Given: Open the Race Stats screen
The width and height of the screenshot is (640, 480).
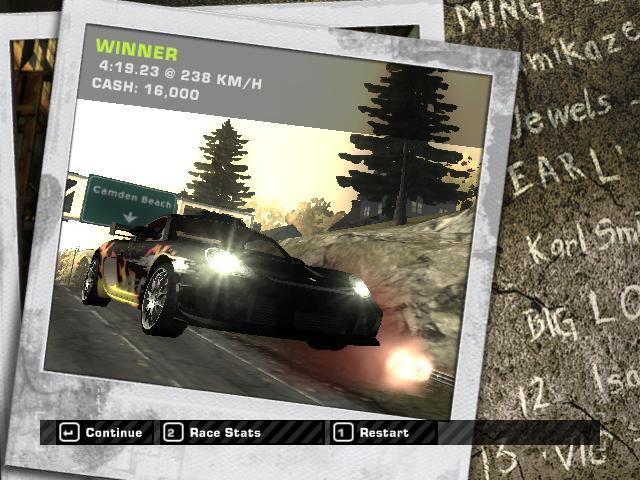Looking at the screenshot, I should (x=214, y=433).
